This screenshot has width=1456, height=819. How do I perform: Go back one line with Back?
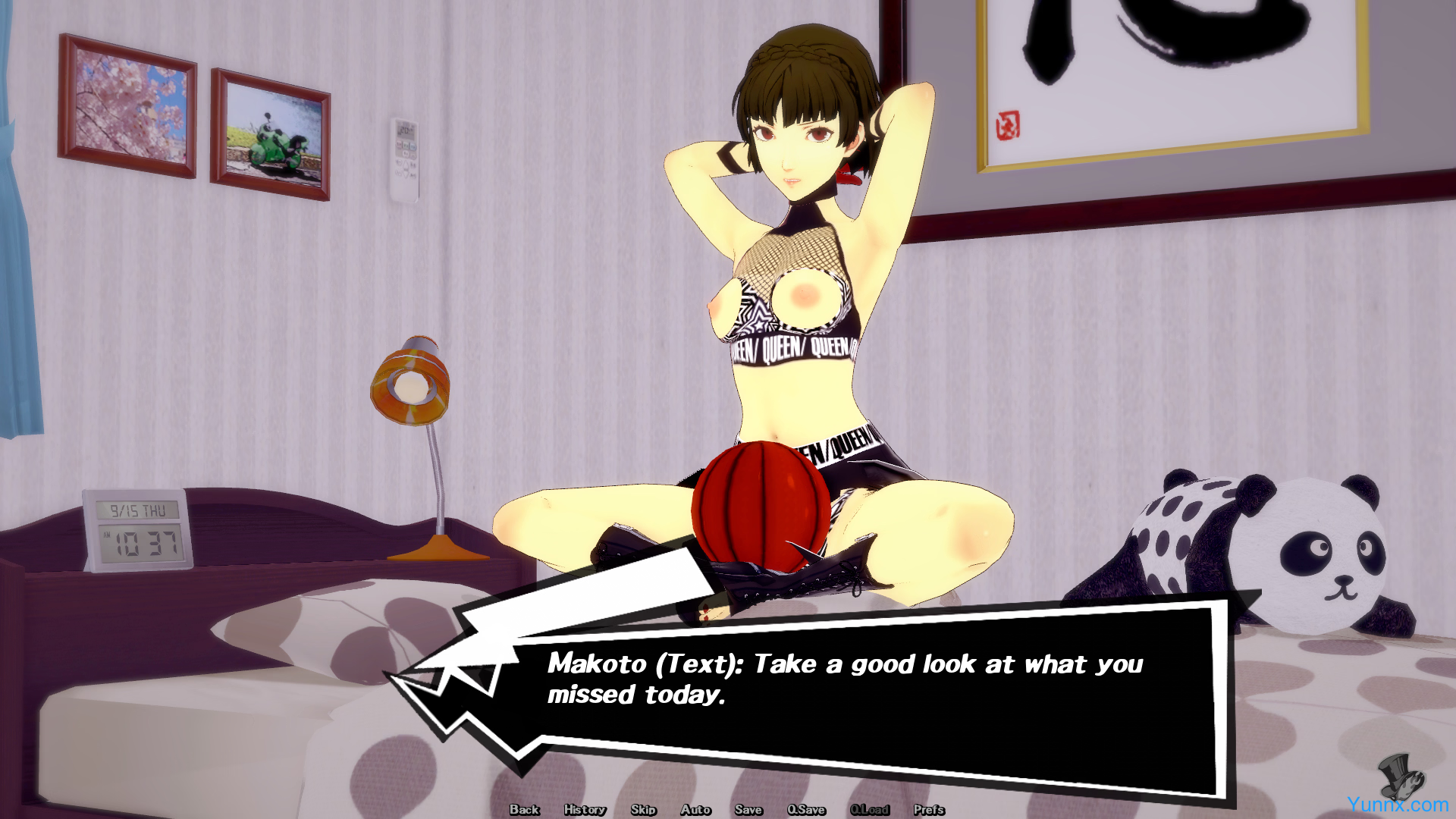coord(524,810)
